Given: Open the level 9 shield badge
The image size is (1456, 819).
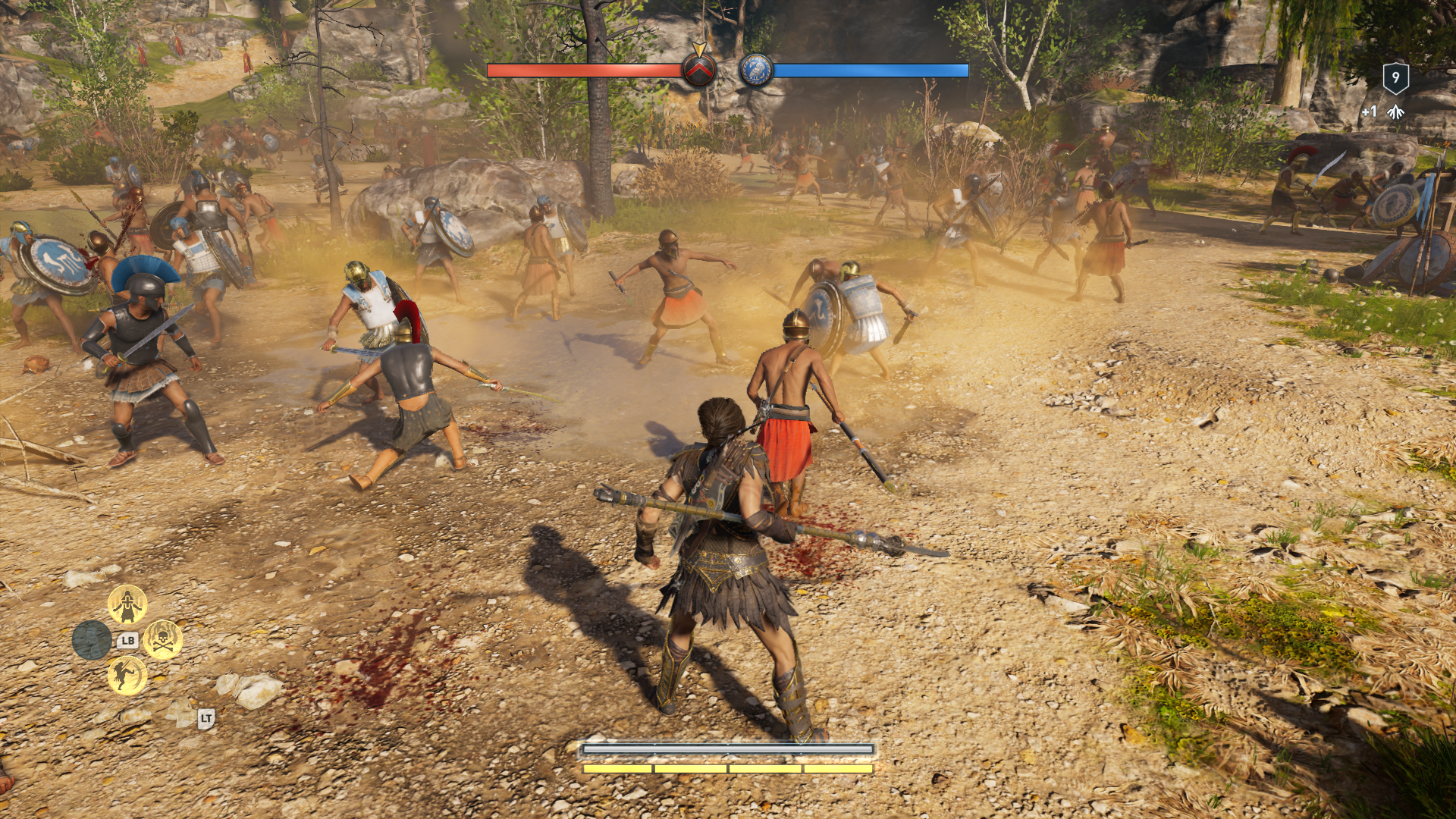Looking at the screenshot, I should 1395,78.
